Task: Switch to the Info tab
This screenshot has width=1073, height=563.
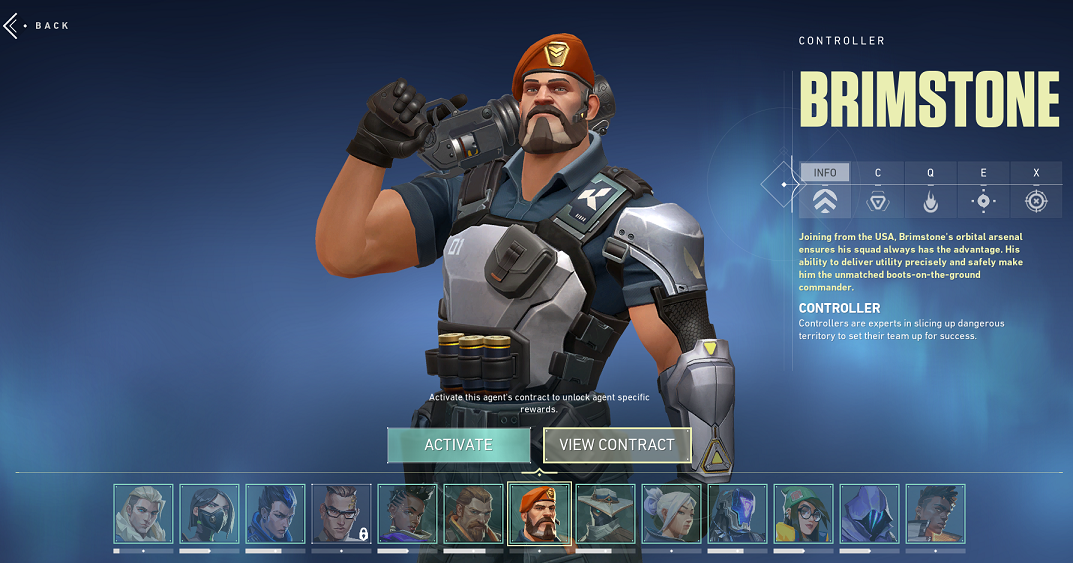Action: (825, 190)
